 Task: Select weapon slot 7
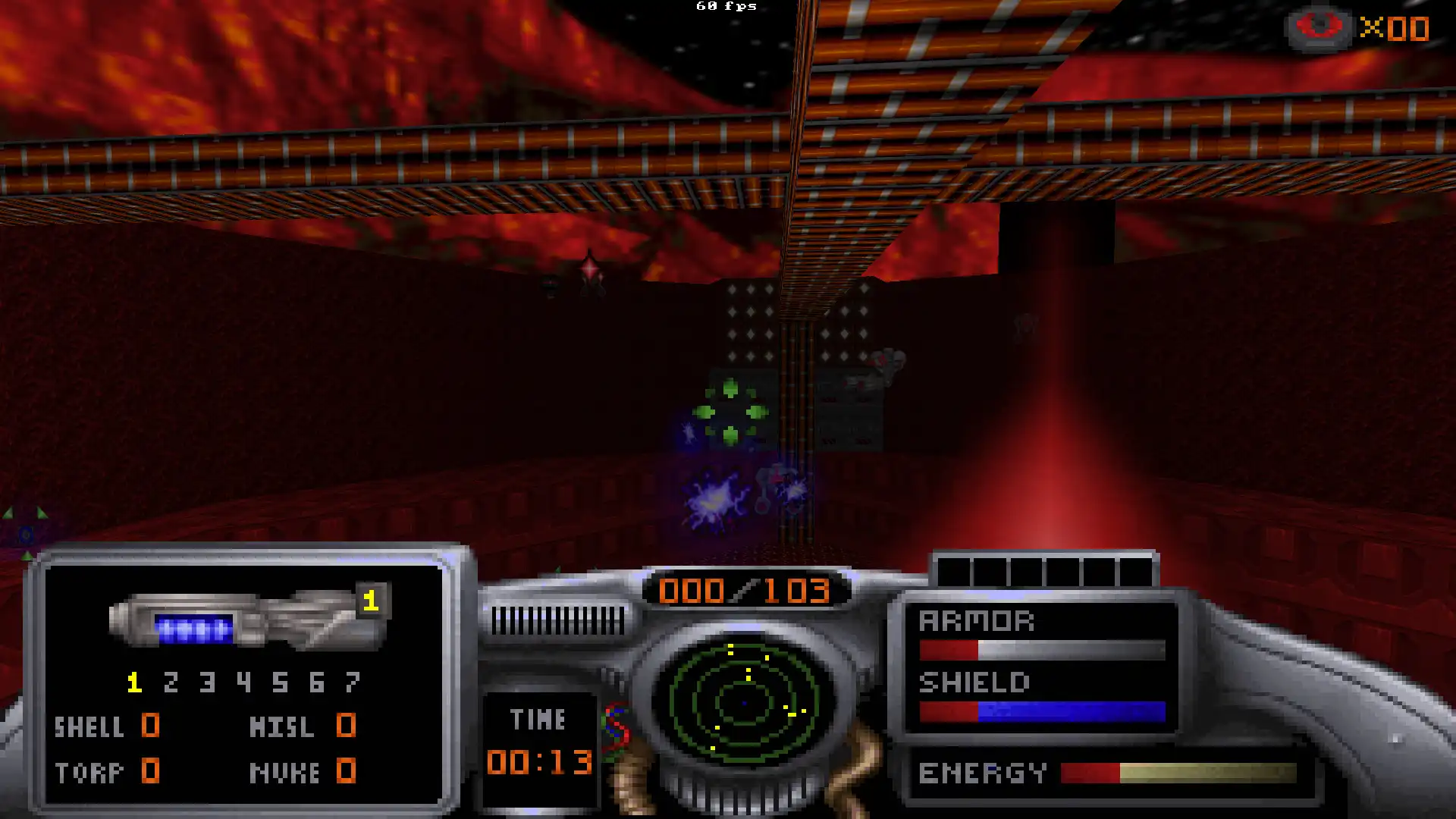(x=352, y=682)
